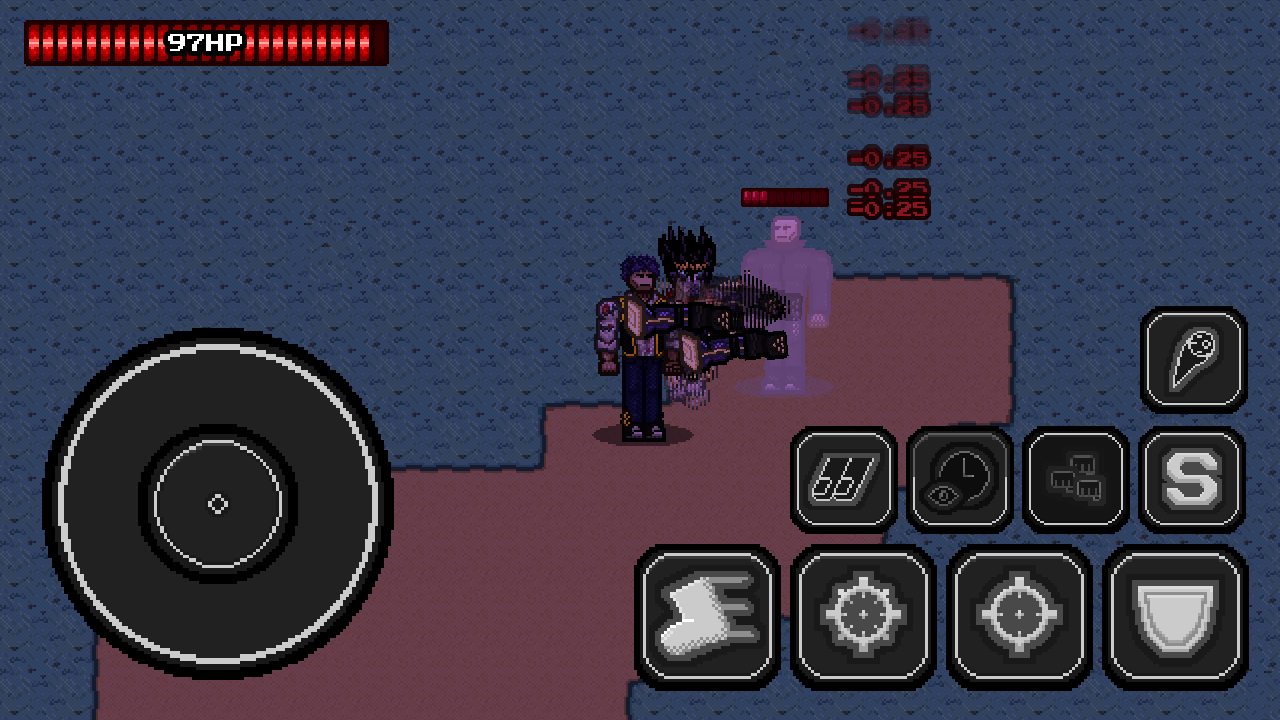Tap the speed boot ability icon
Screen dimensions: 1280x720
click(707, 614)
